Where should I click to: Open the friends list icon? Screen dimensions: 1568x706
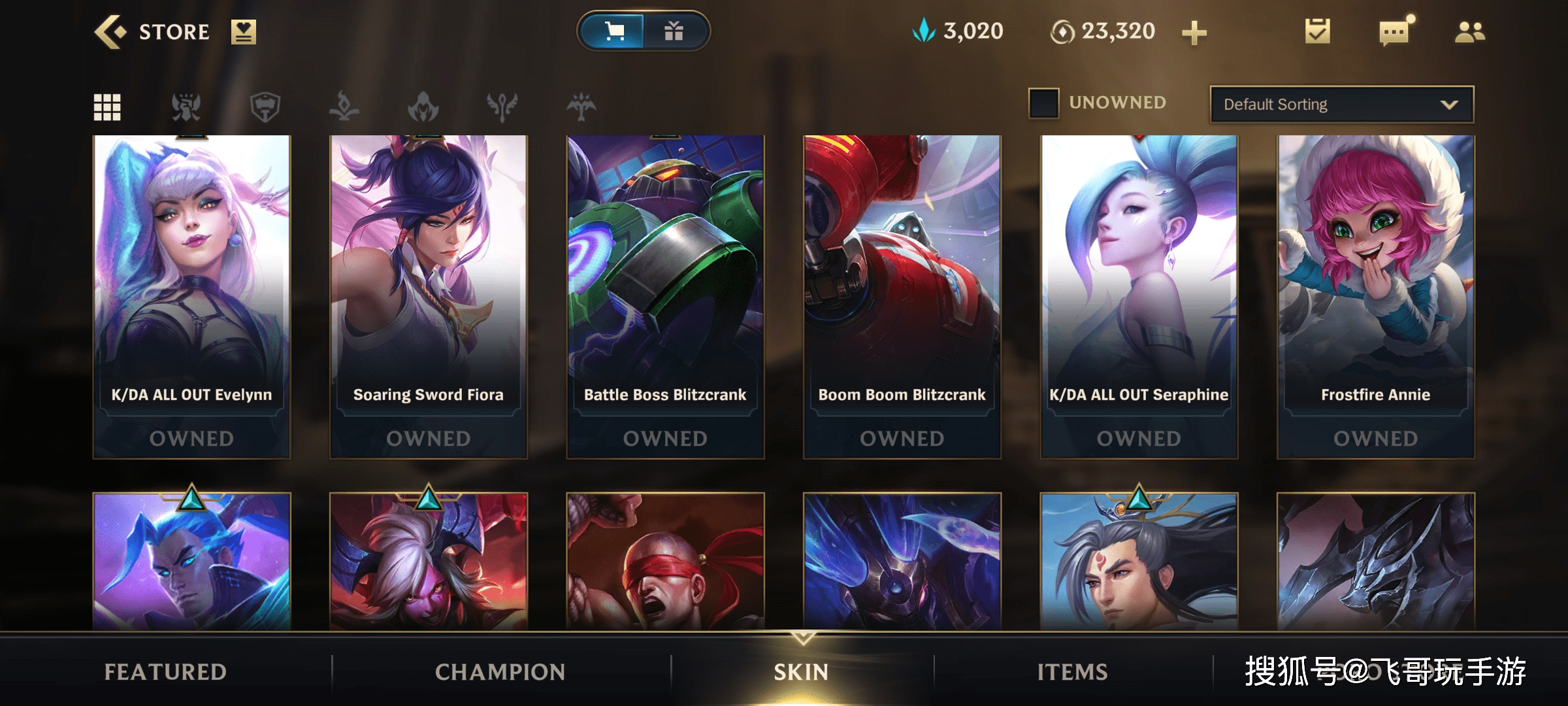point(1469,31)
